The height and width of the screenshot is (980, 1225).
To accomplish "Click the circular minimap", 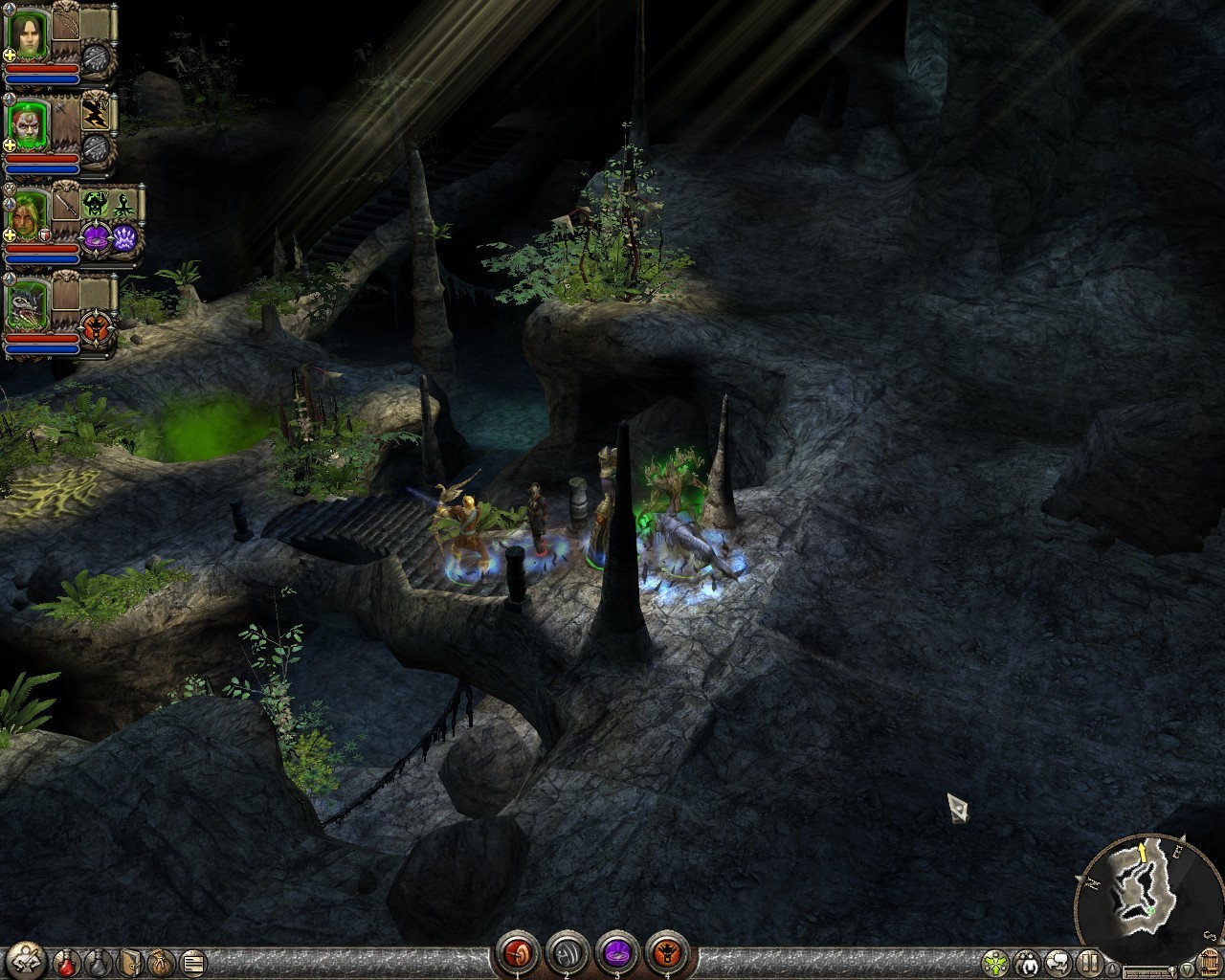I will coord(1143,888).
